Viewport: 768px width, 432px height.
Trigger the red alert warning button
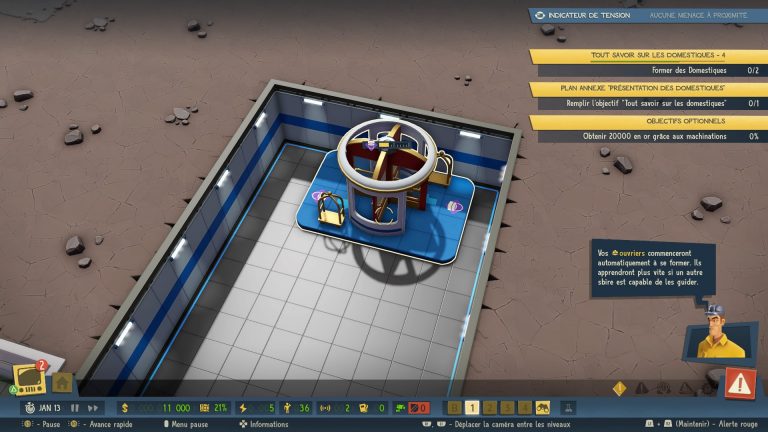point(740,382)
